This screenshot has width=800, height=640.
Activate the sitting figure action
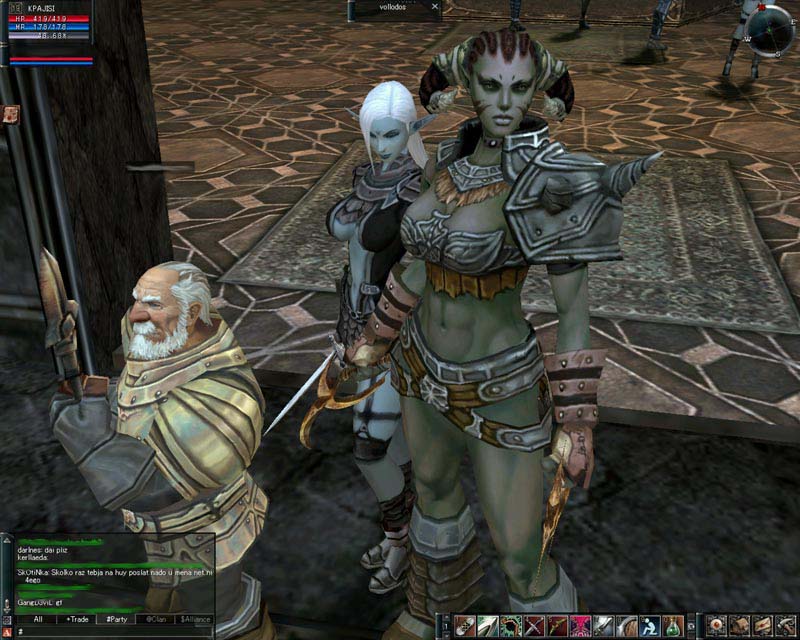[649, 626]
